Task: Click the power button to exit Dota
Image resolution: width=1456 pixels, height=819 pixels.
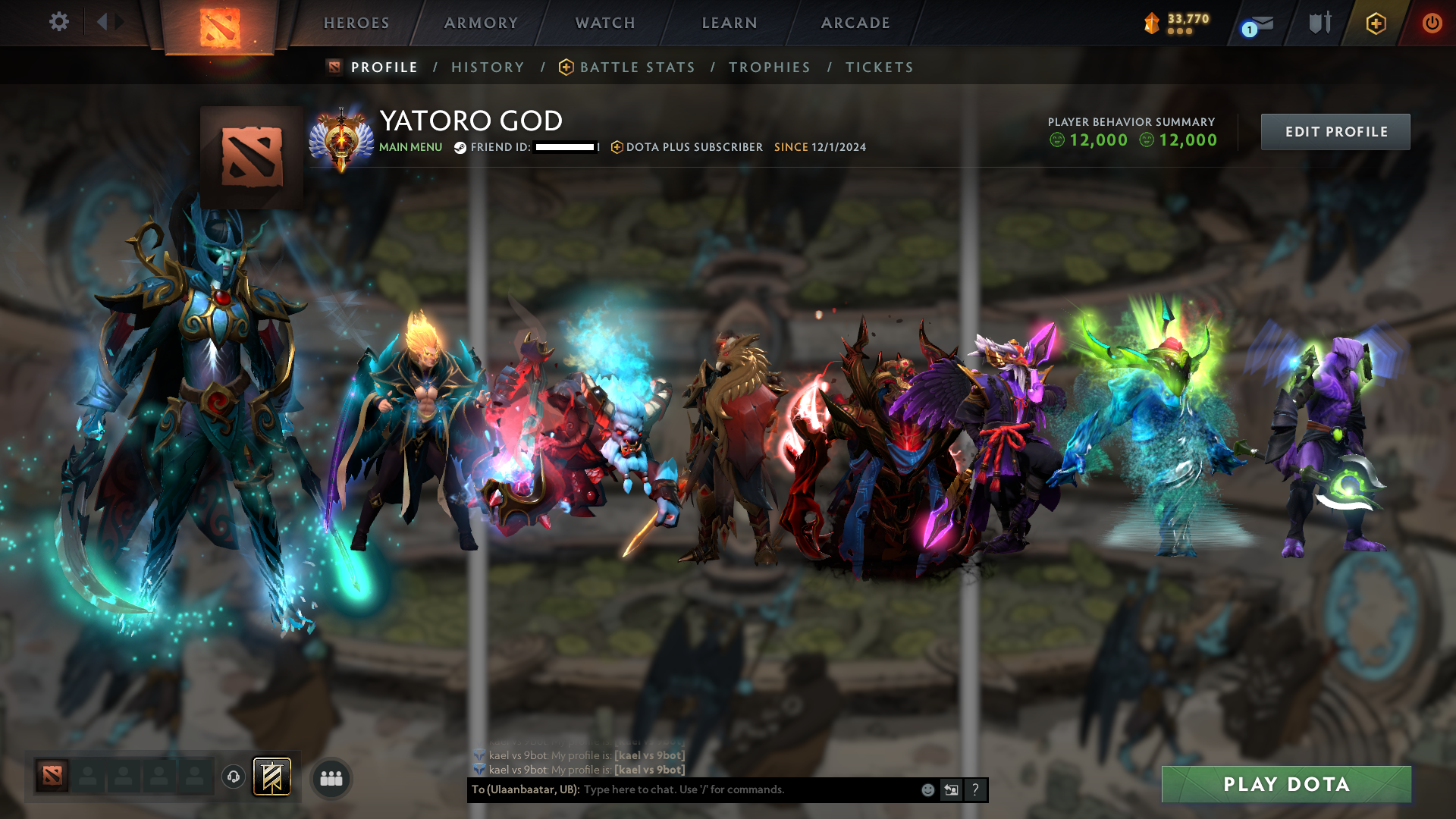Action: [x=1432, y=23]
